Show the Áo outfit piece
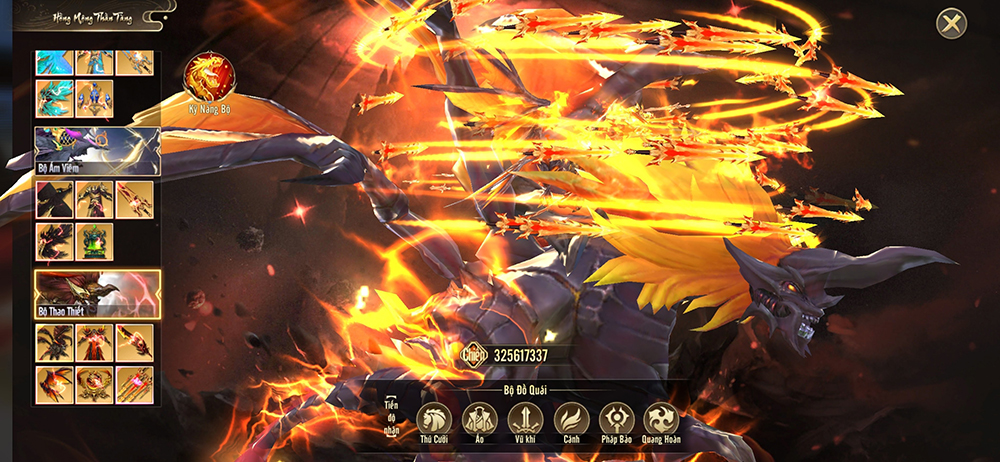 pyautogui.click(x=481, y=419)
